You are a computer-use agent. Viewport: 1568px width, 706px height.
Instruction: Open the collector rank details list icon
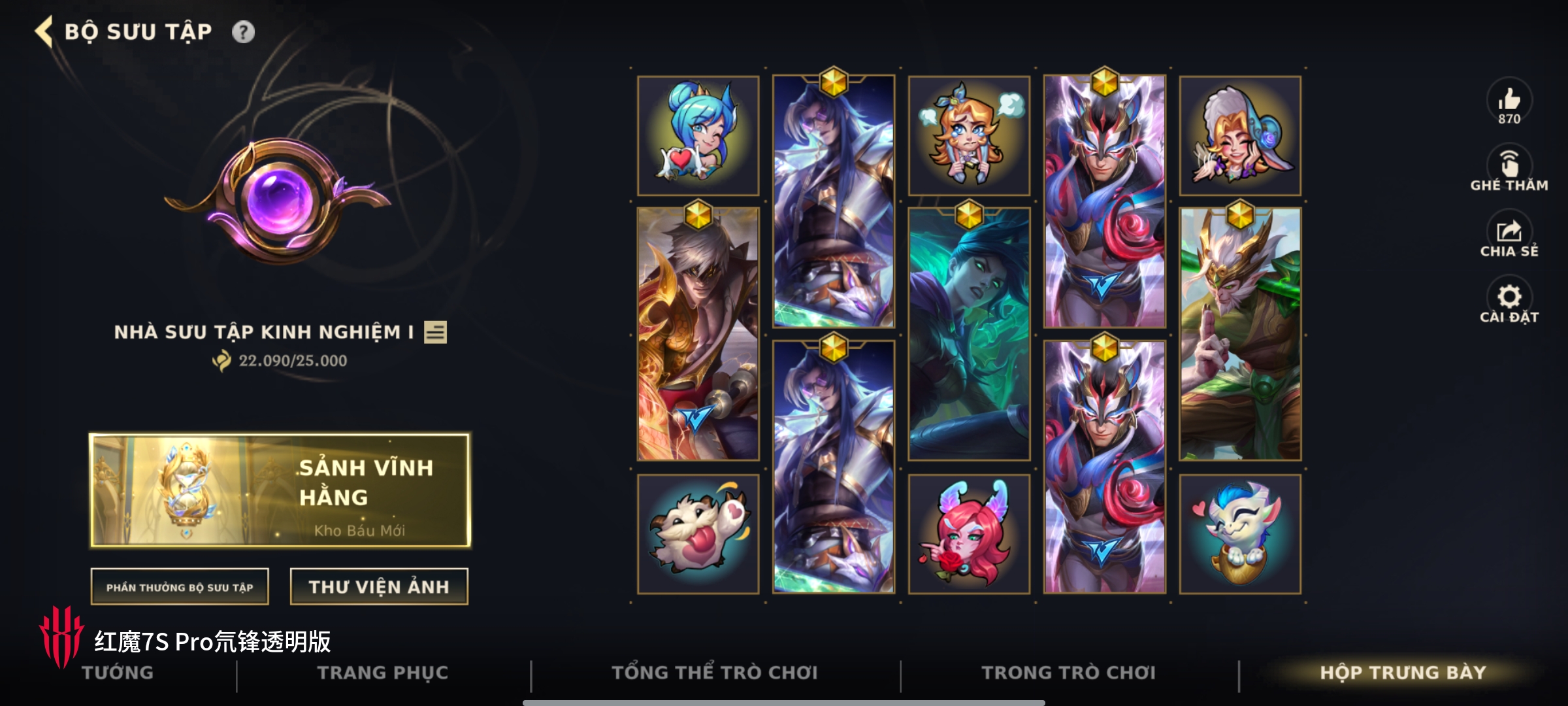pyautogui.click(x=435, y=332)
